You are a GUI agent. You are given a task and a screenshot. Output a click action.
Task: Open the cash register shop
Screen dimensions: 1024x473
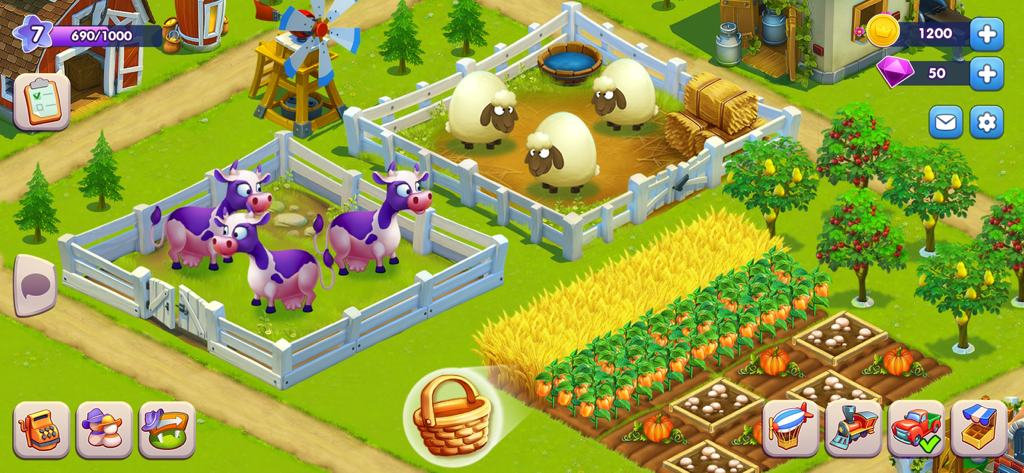click(41, 430)
